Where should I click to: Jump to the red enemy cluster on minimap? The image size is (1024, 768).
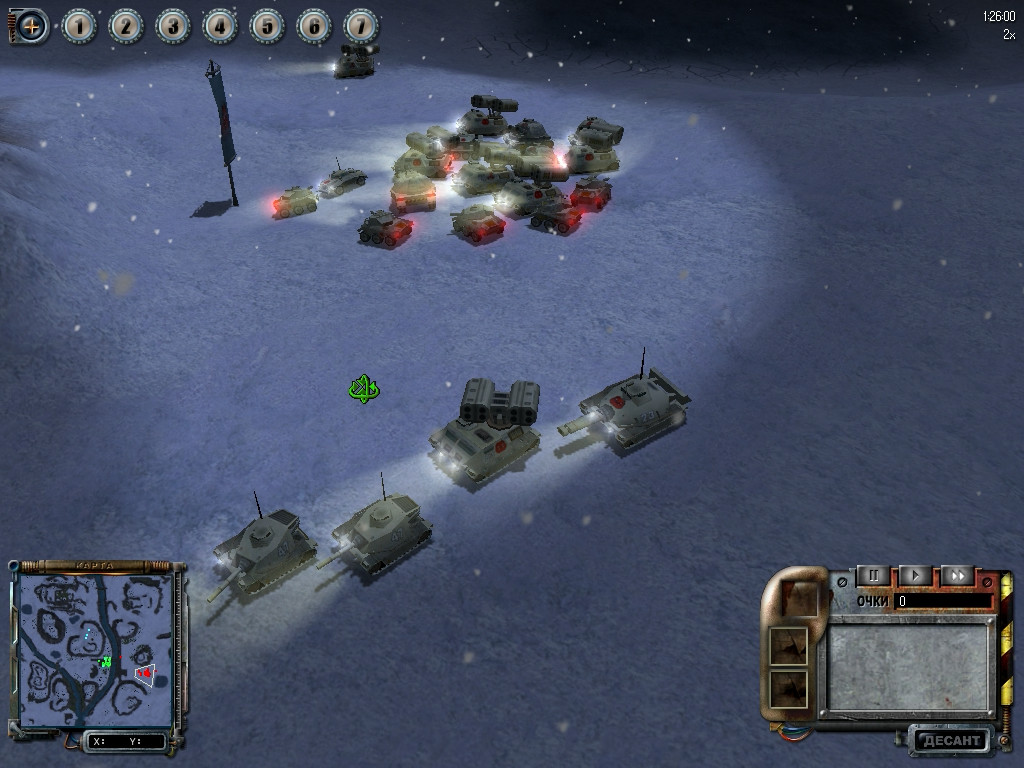(145, 673)
